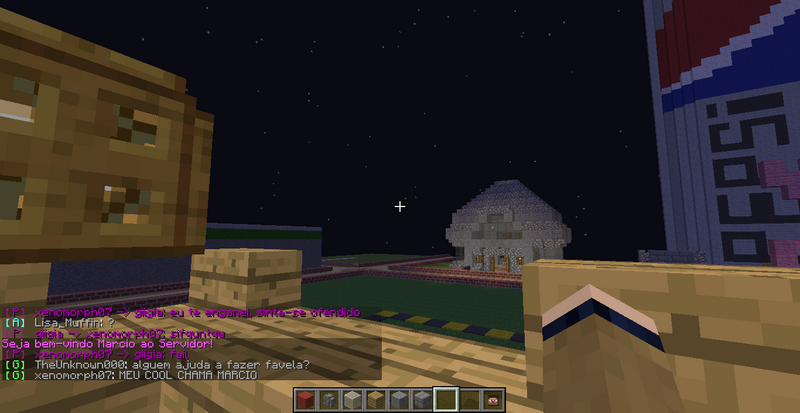Viewport: 800px width, 413px height.
Task: Pick the smooth gray stone slot
Action: point(399,401)
